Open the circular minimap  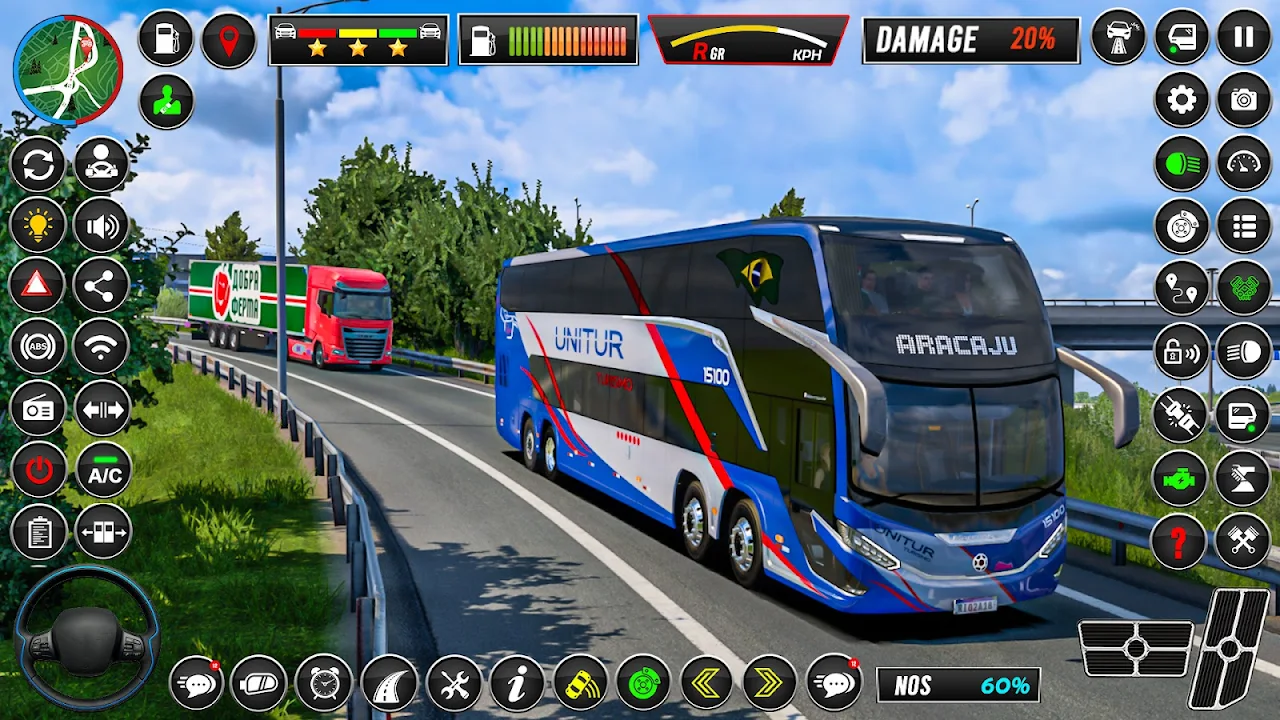67,70
